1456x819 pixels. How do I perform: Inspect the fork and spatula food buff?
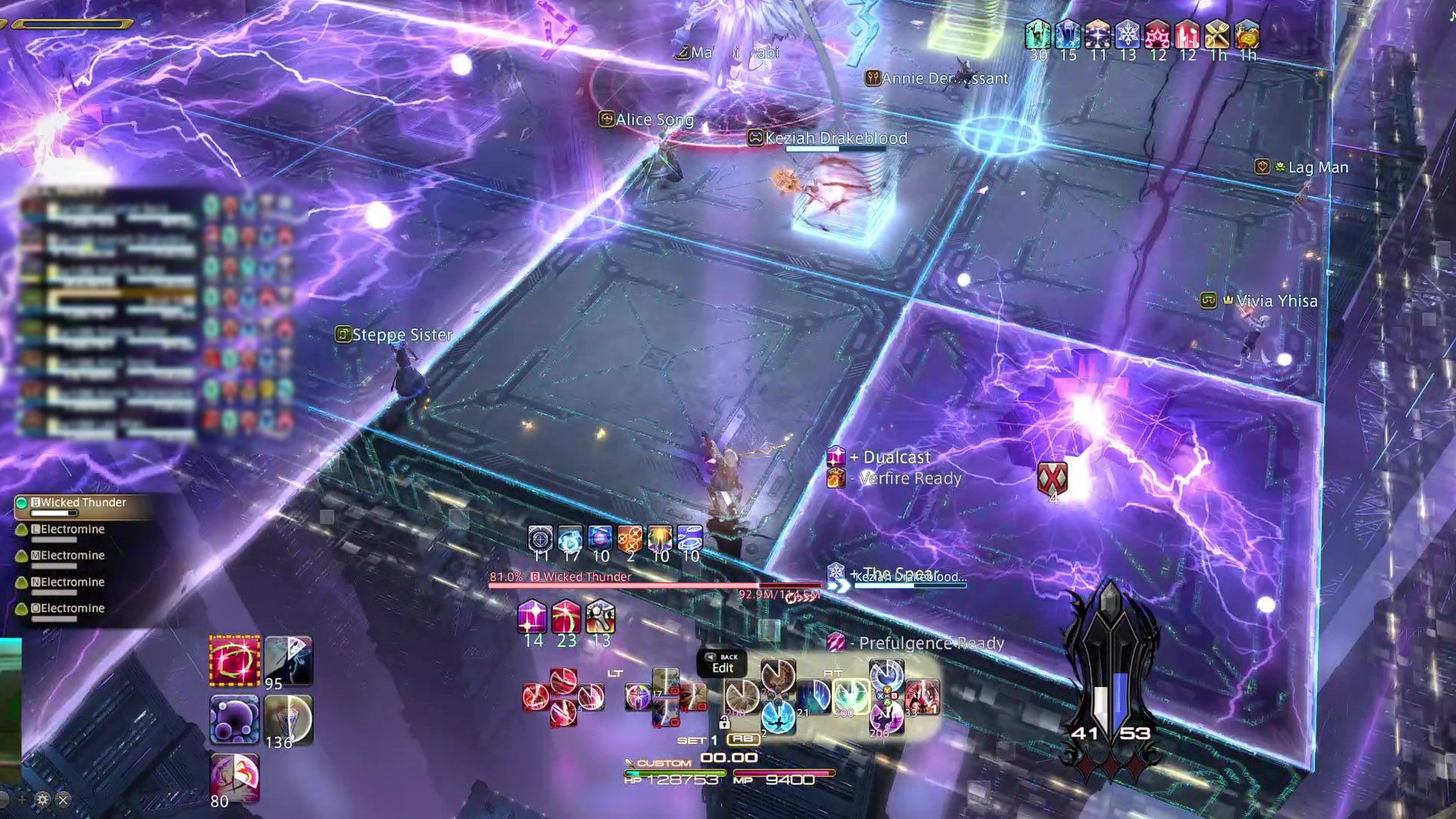(x=1217, y=35)
